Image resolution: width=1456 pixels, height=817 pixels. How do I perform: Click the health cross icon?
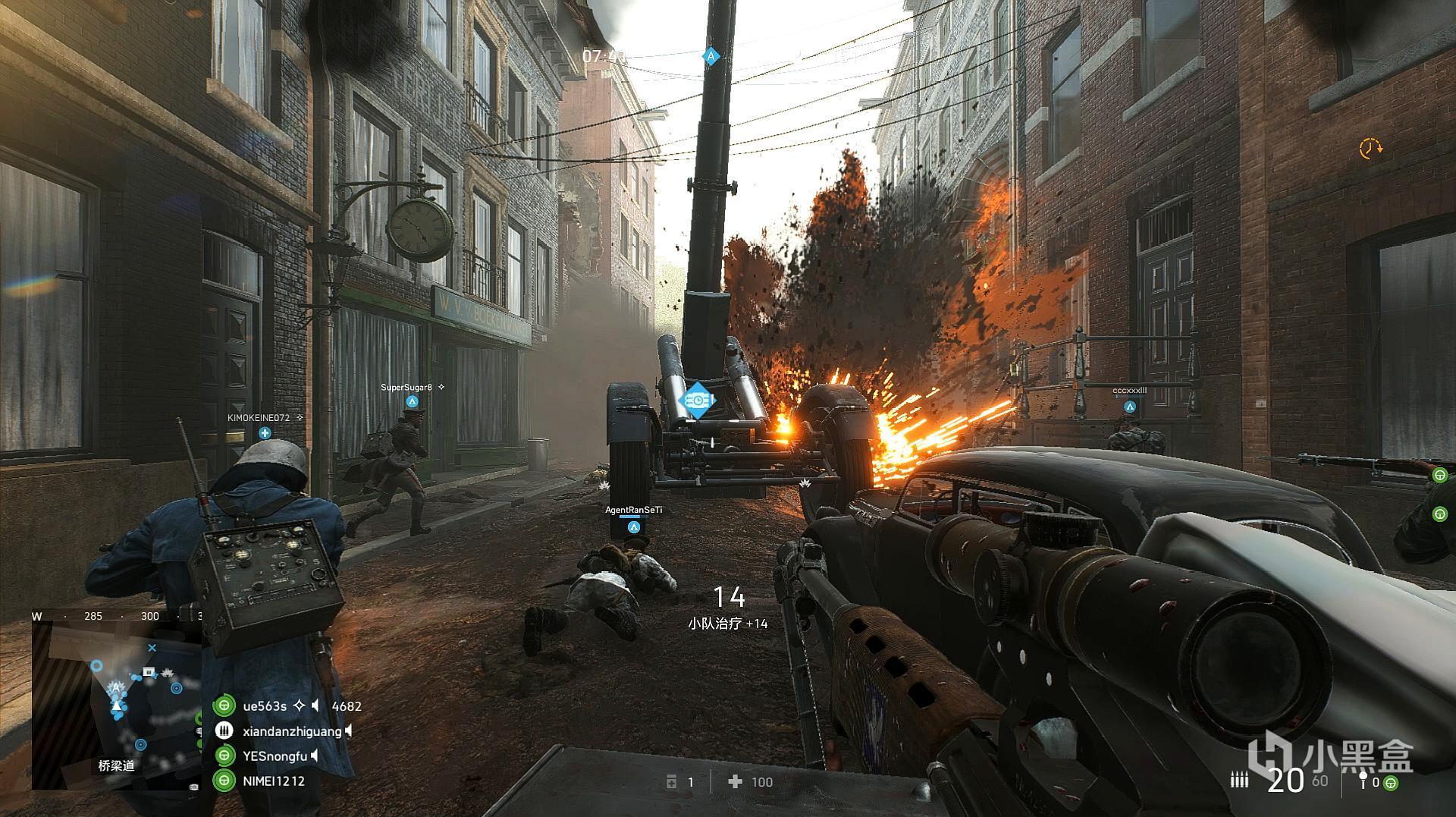tap(734, 782)
